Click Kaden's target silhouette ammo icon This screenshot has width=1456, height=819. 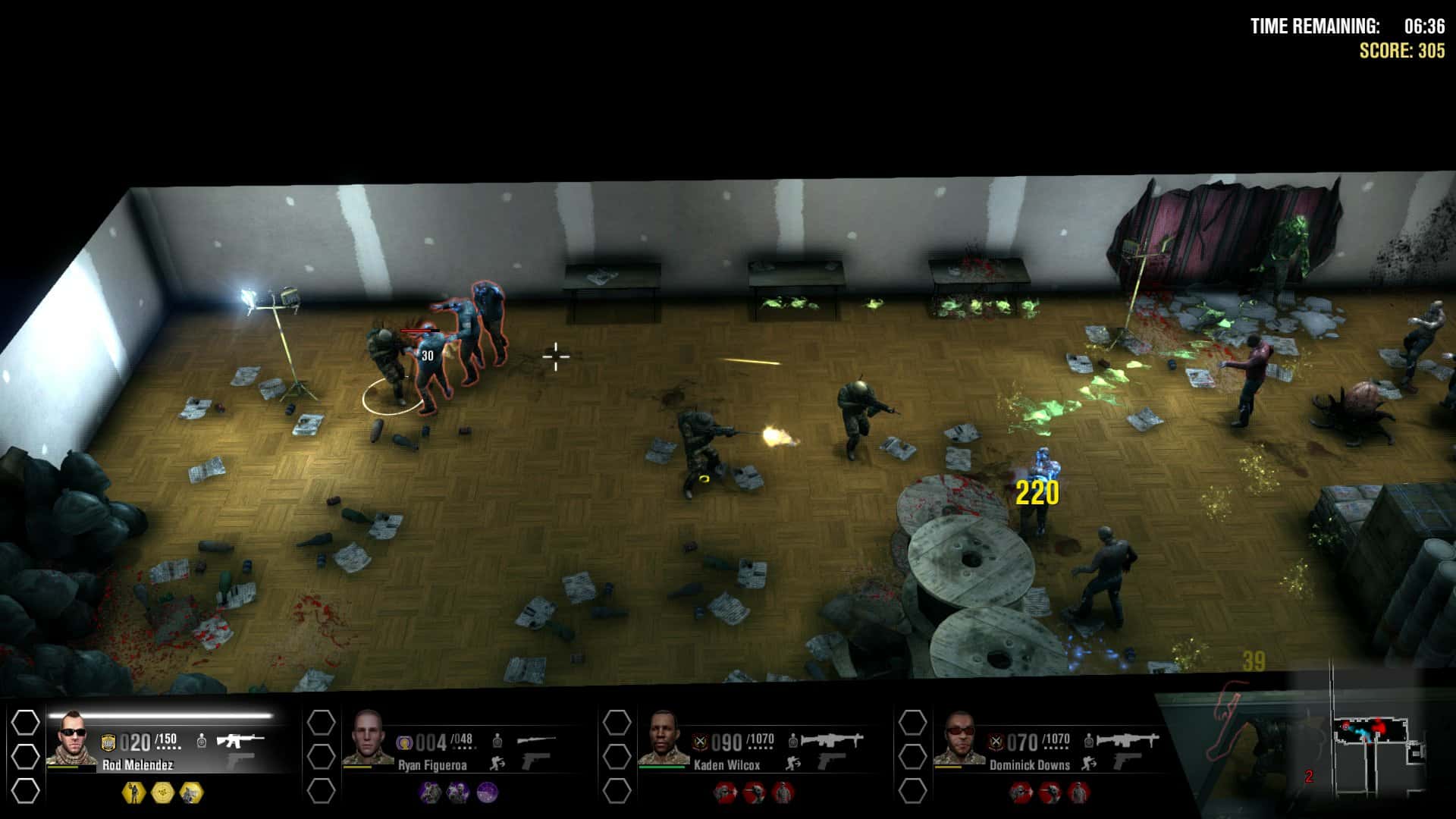792,742
